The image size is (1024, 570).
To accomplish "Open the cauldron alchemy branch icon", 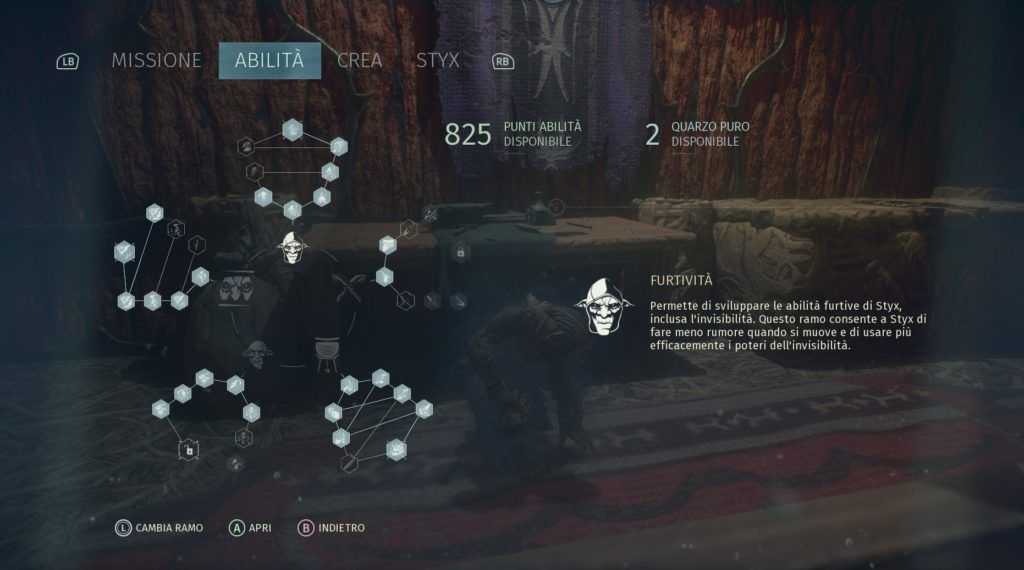I will [x=326, y=352].
